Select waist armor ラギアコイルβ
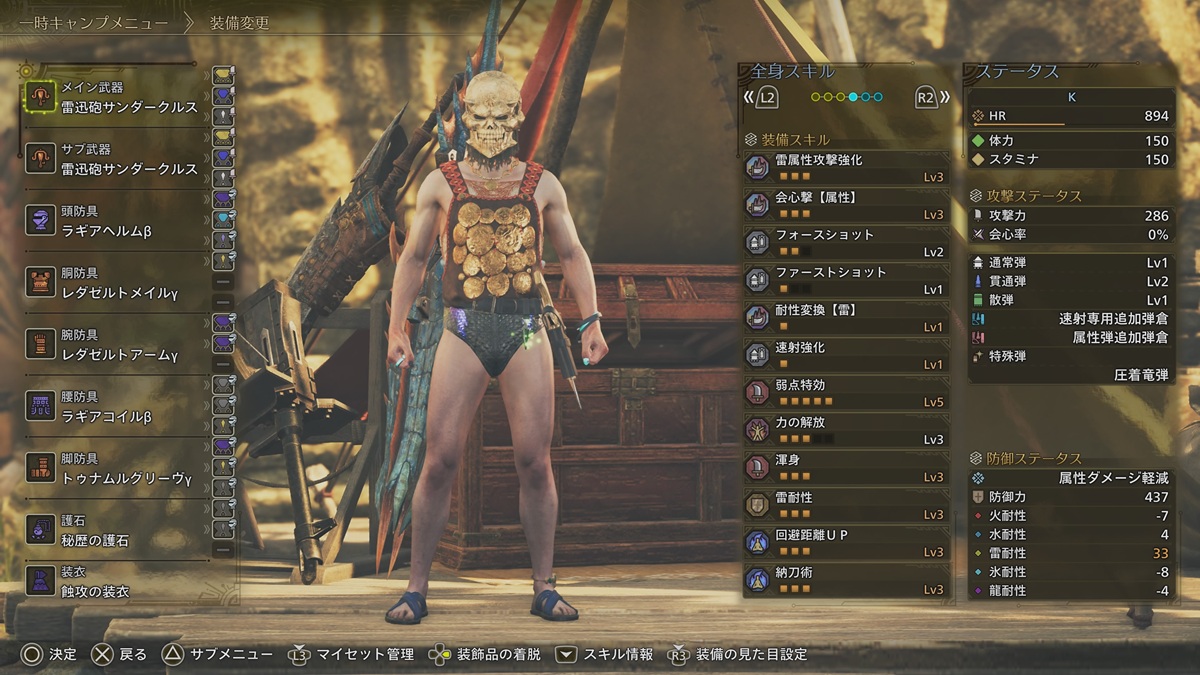Viewport: 1200px width, 675px height. coord(115,407)
